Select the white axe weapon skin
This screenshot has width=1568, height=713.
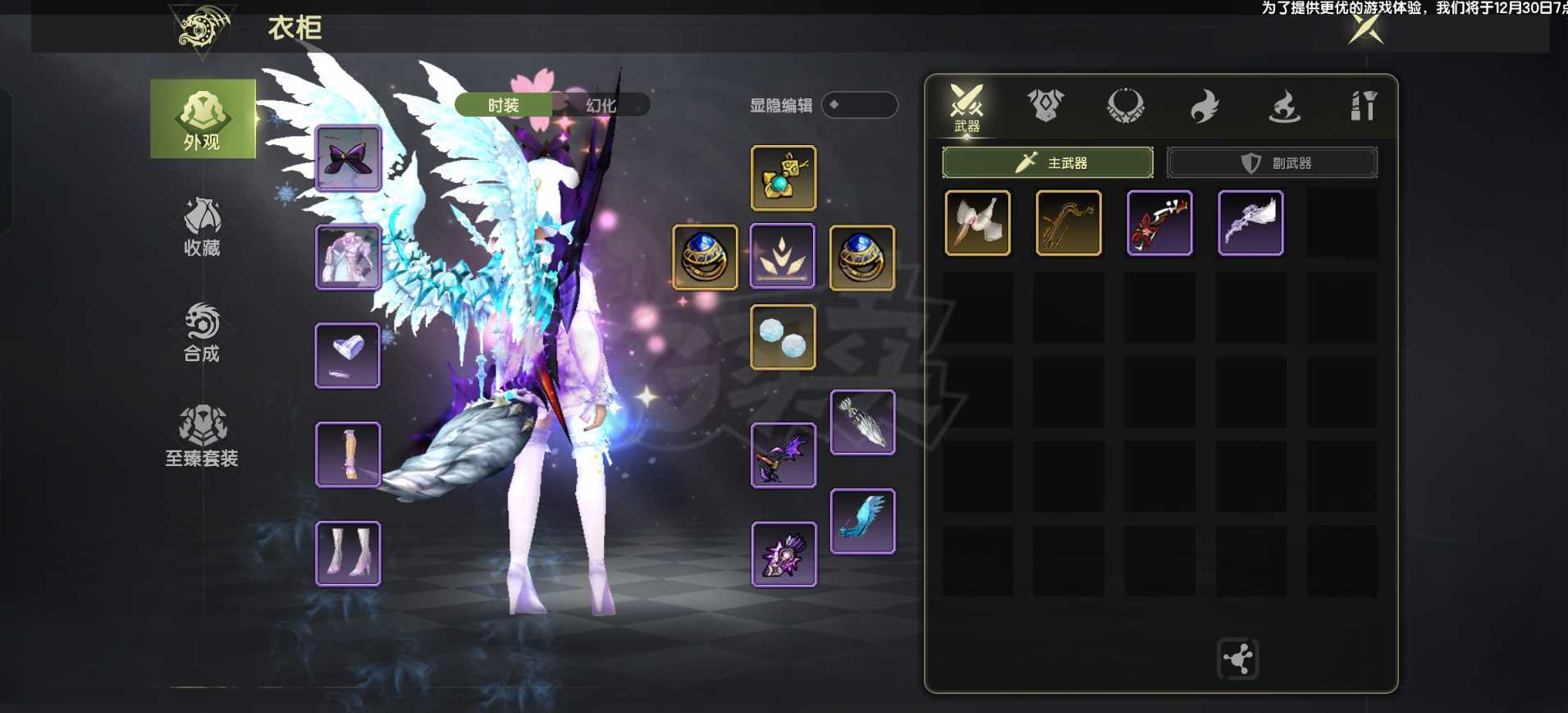coord(977,223)
